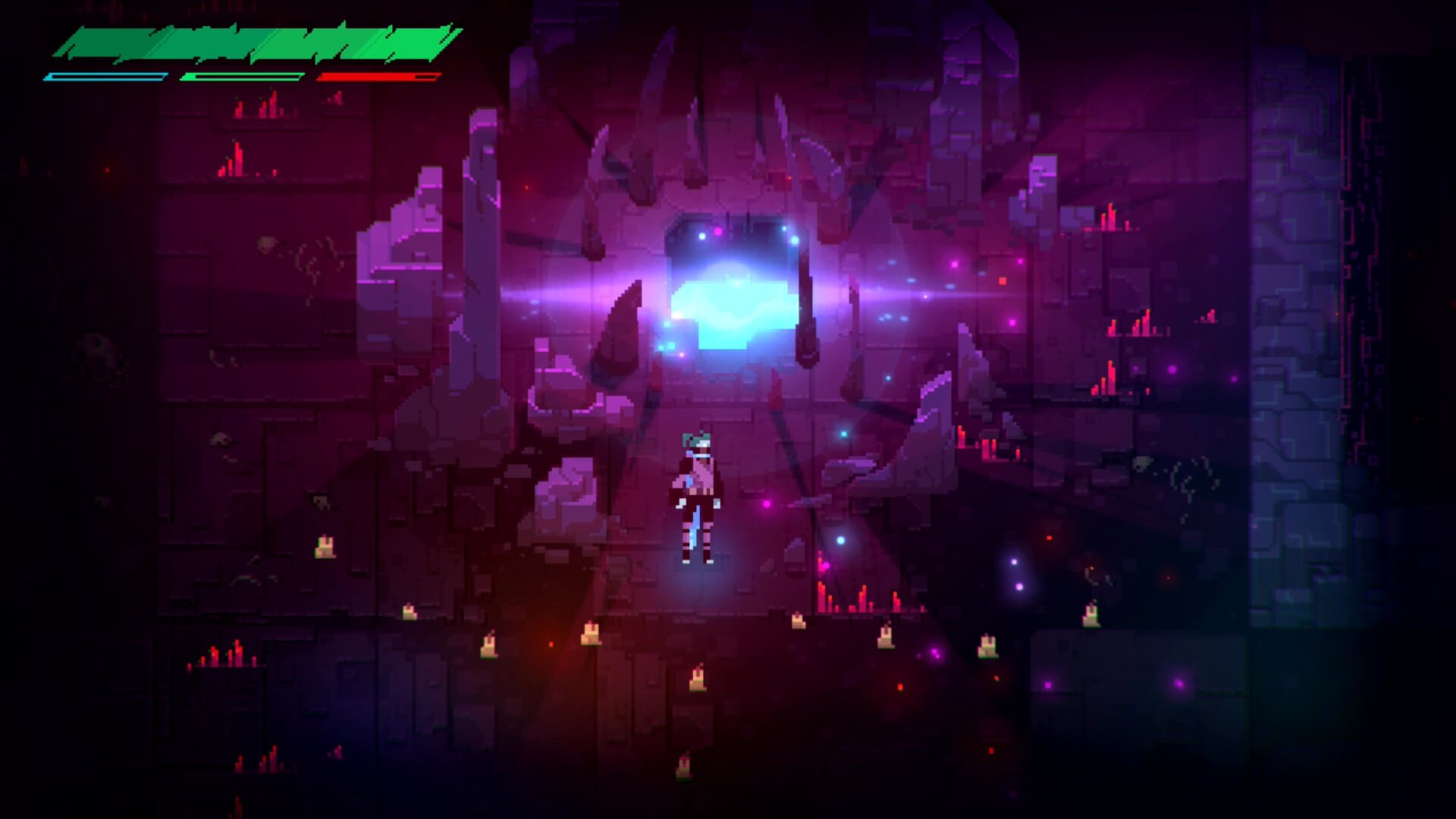This screenshot has width=1456, height=819.
Task: Click the top-left HUD cluster
Action: coord(250,53)
